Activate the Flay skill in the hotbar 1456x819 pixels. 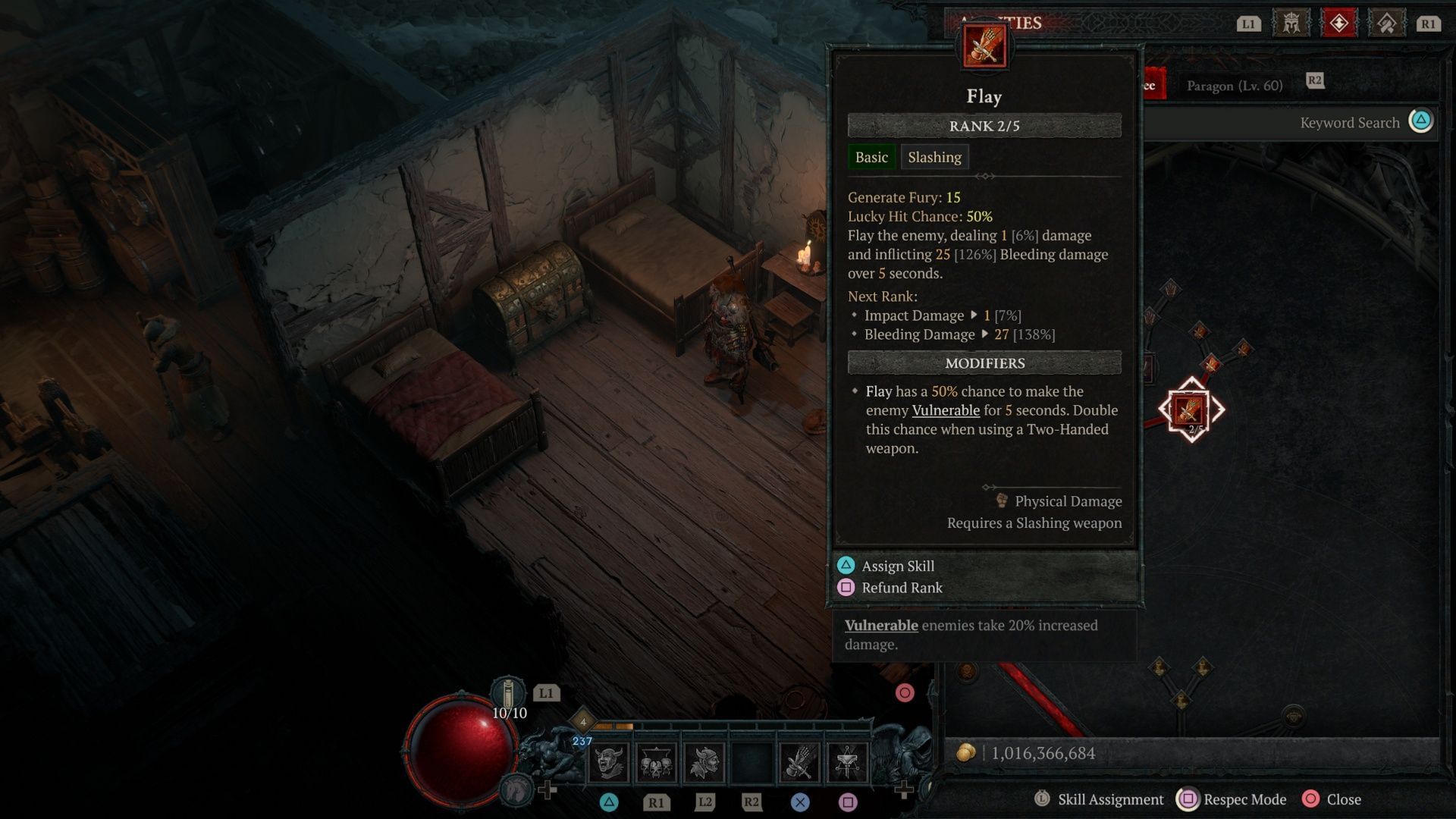(799, 761)
